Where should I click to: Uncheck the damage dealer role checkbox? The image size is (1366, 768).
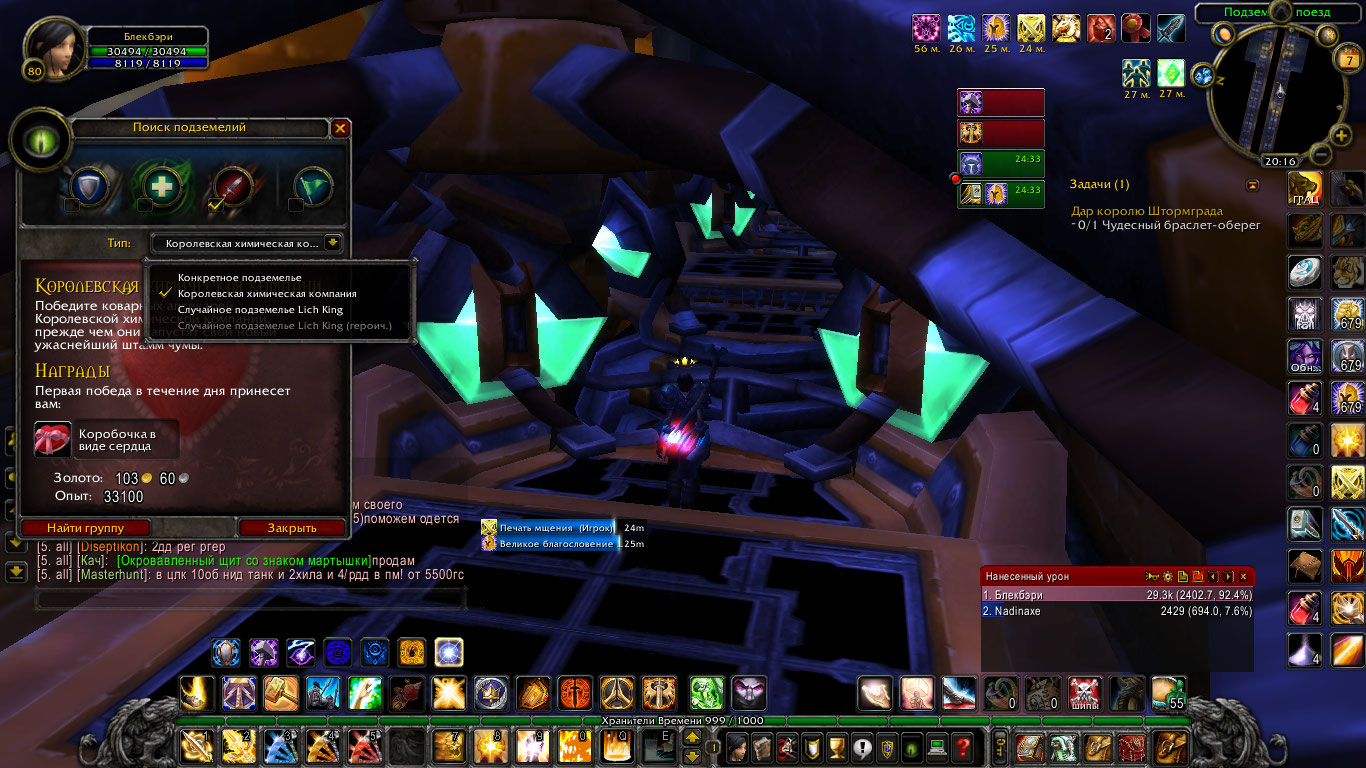[x=215, y=205]
